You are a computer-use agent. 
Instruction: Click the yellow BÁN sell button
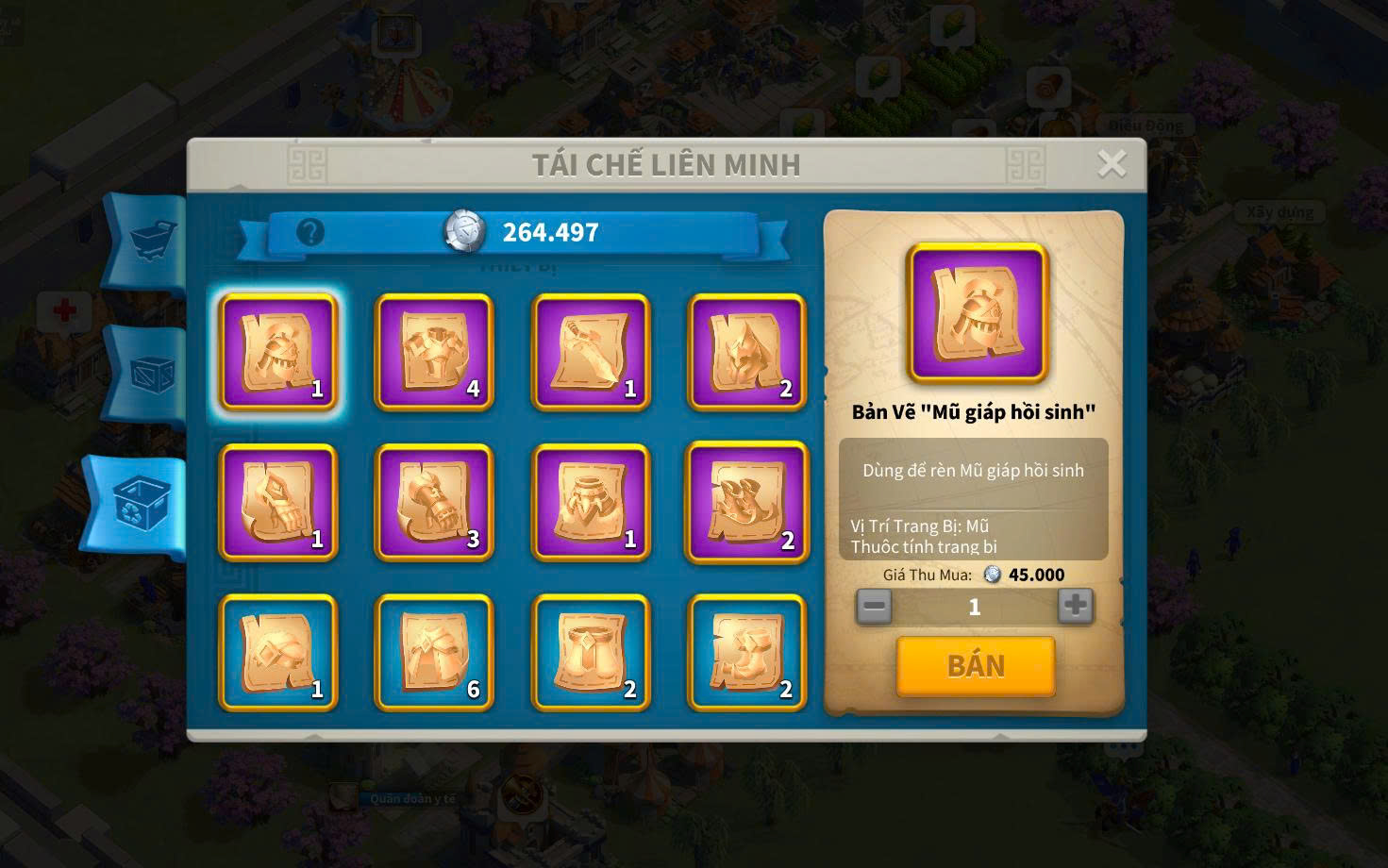(x=975, y=666)
